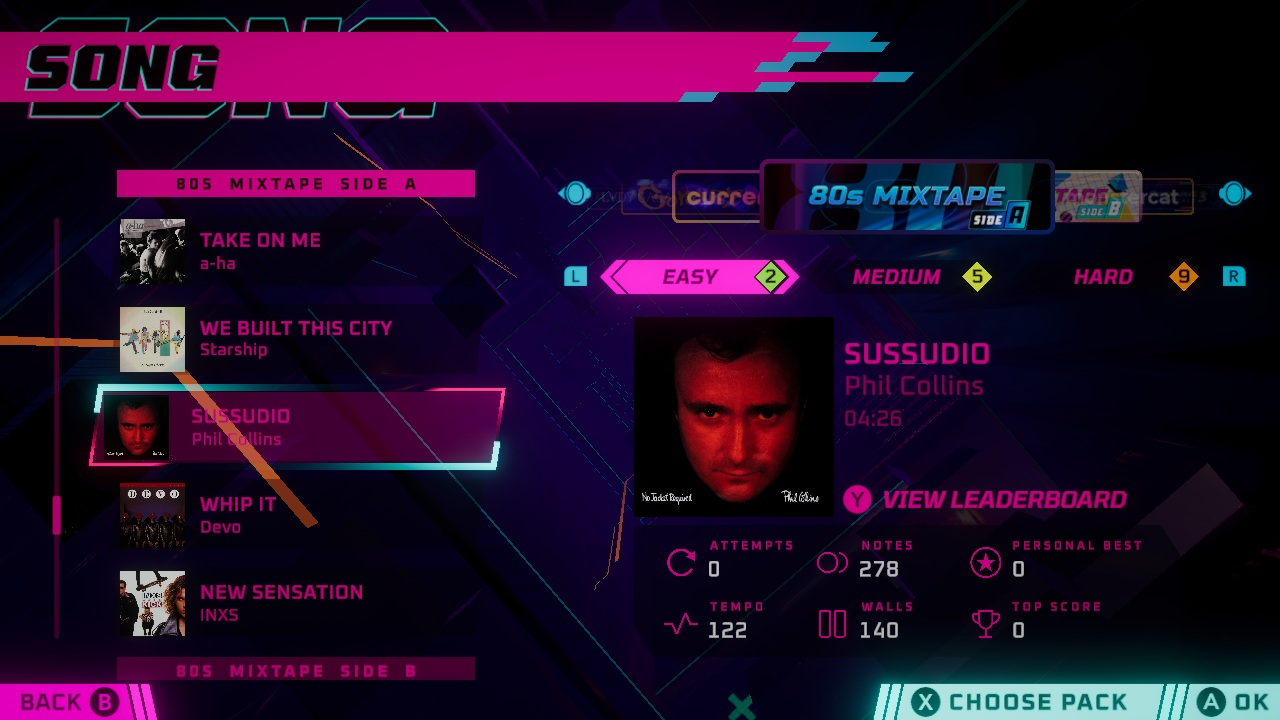This screenshot has height=720, width=1280.
Task: Click the Notes count icon
Action: tap(831, 562)
